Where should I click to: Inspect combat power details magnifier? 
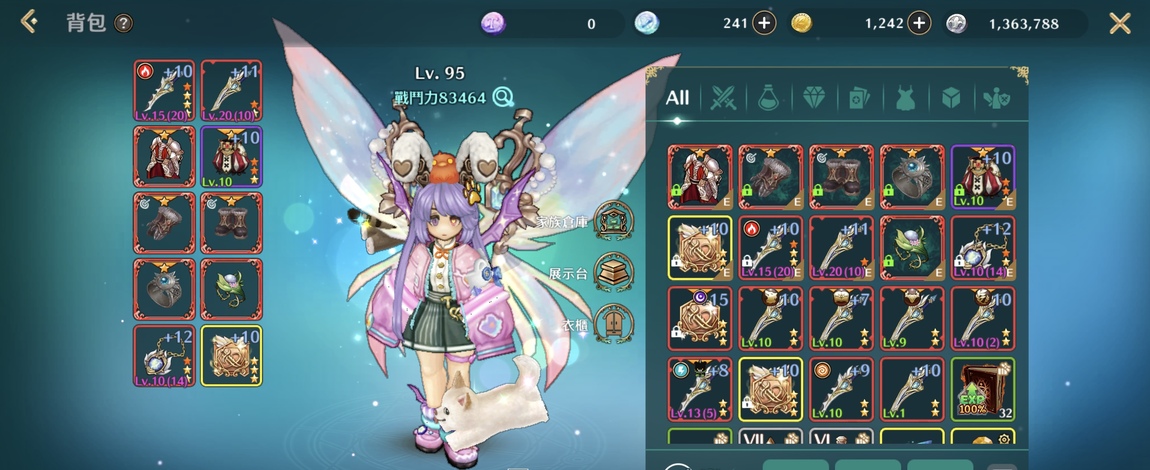[x=502, y=97]
